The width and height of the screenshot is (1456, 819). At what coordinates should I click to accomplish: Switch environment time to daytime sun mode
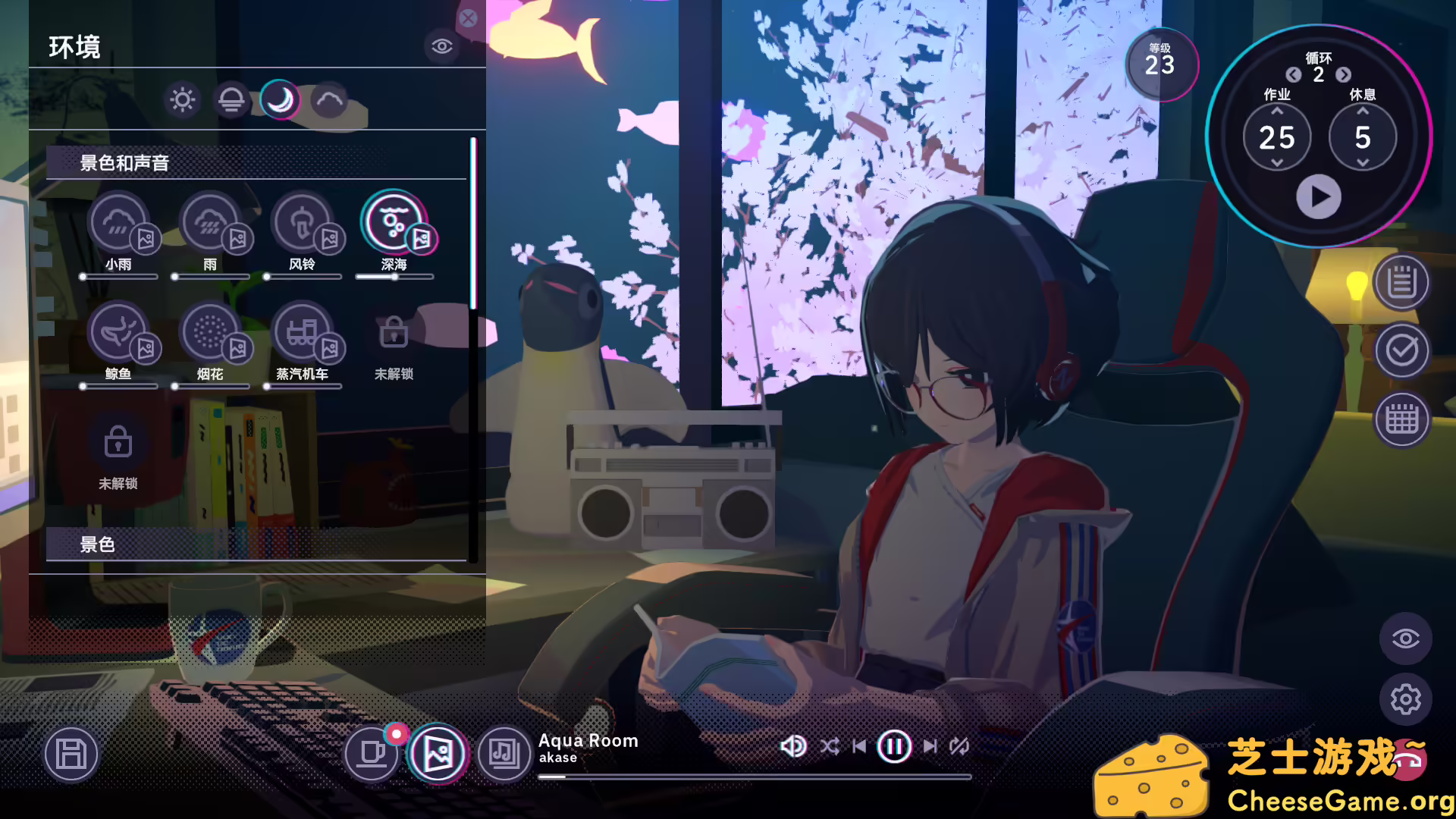tap(182, 99)
